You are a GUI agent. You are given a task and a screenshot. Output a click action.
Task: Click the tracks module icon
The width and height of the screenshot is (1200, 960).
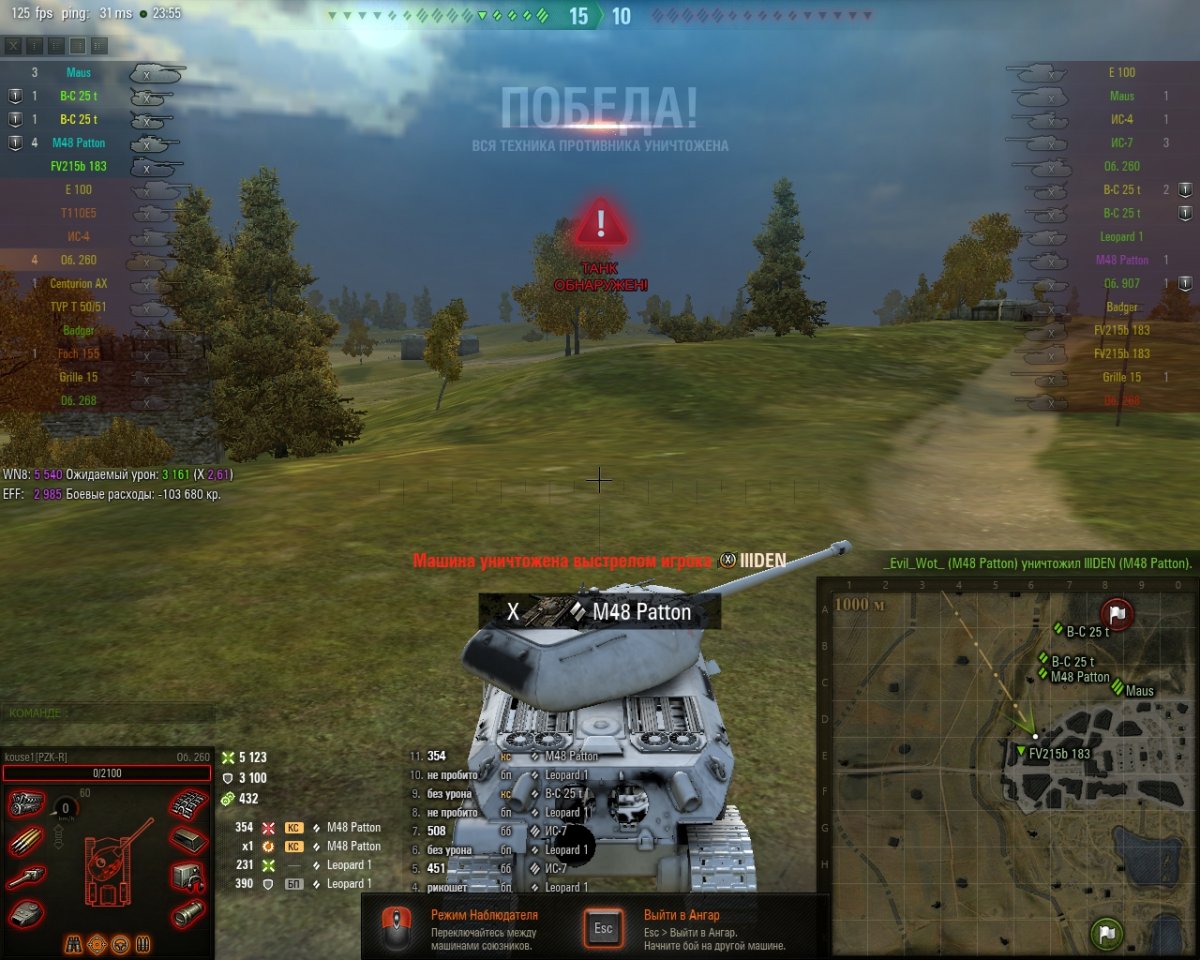tap(187, 803)
